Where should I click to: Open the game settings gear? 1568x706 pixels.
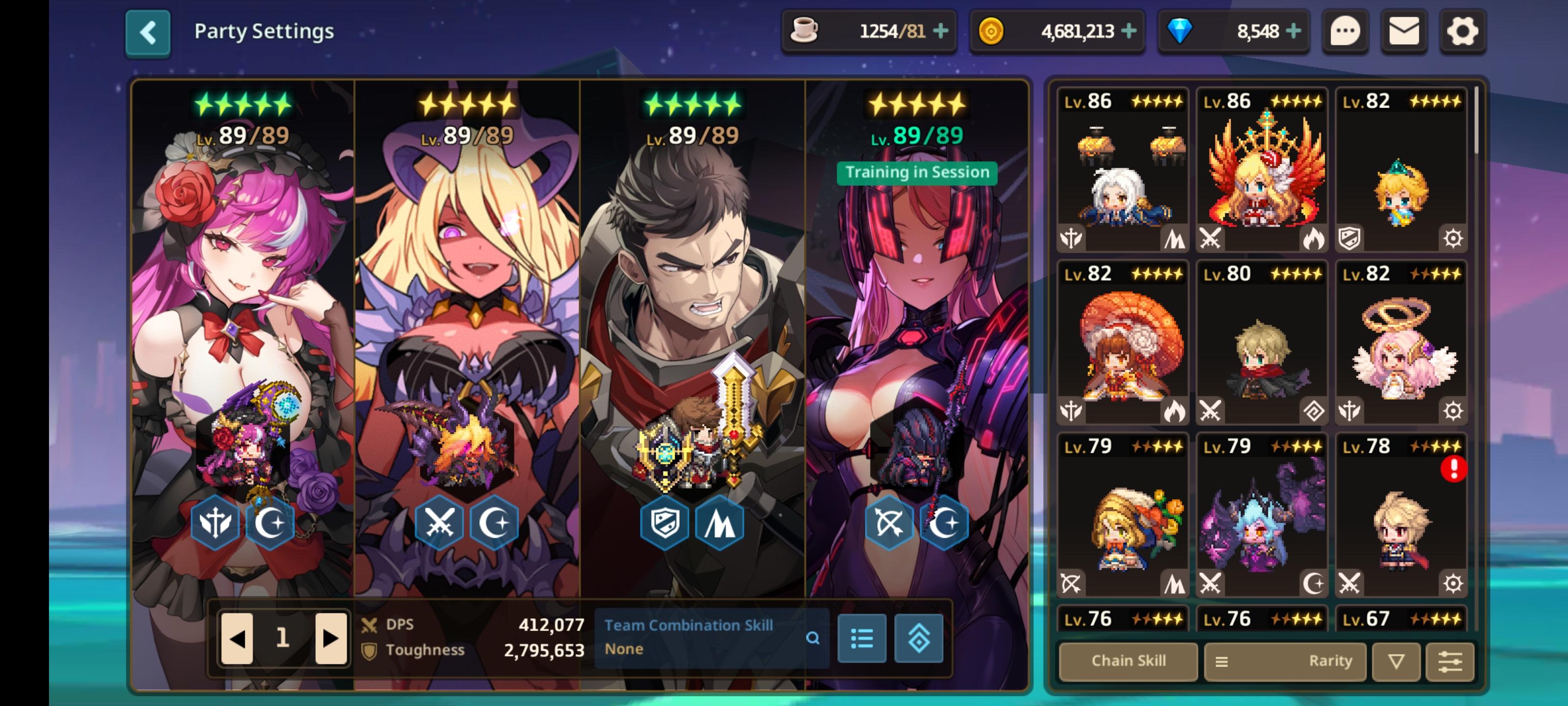tap(1463, 32)
